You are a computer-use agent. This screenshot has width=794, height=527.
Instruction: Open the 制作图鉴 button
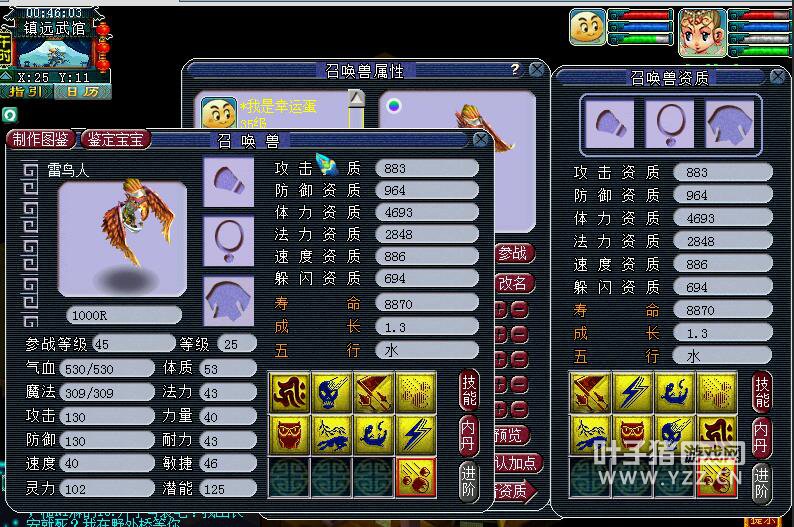[x=42, y=140]
